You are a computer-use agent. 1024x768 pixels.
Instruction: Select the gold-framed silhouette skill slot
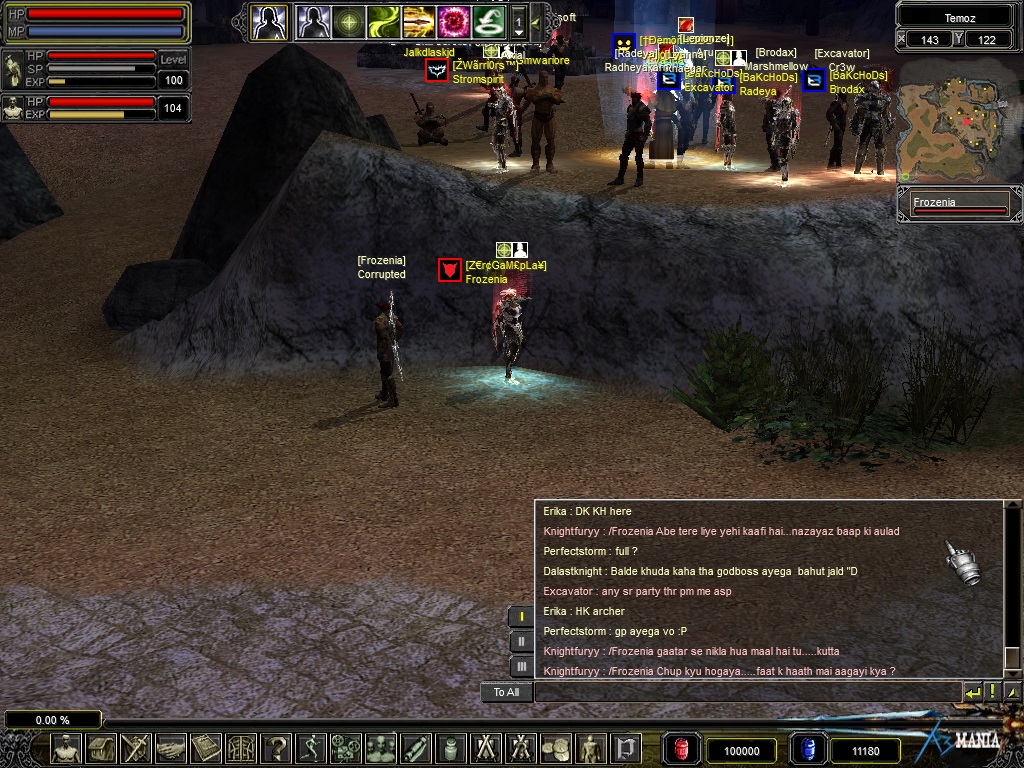coord(269,21)
